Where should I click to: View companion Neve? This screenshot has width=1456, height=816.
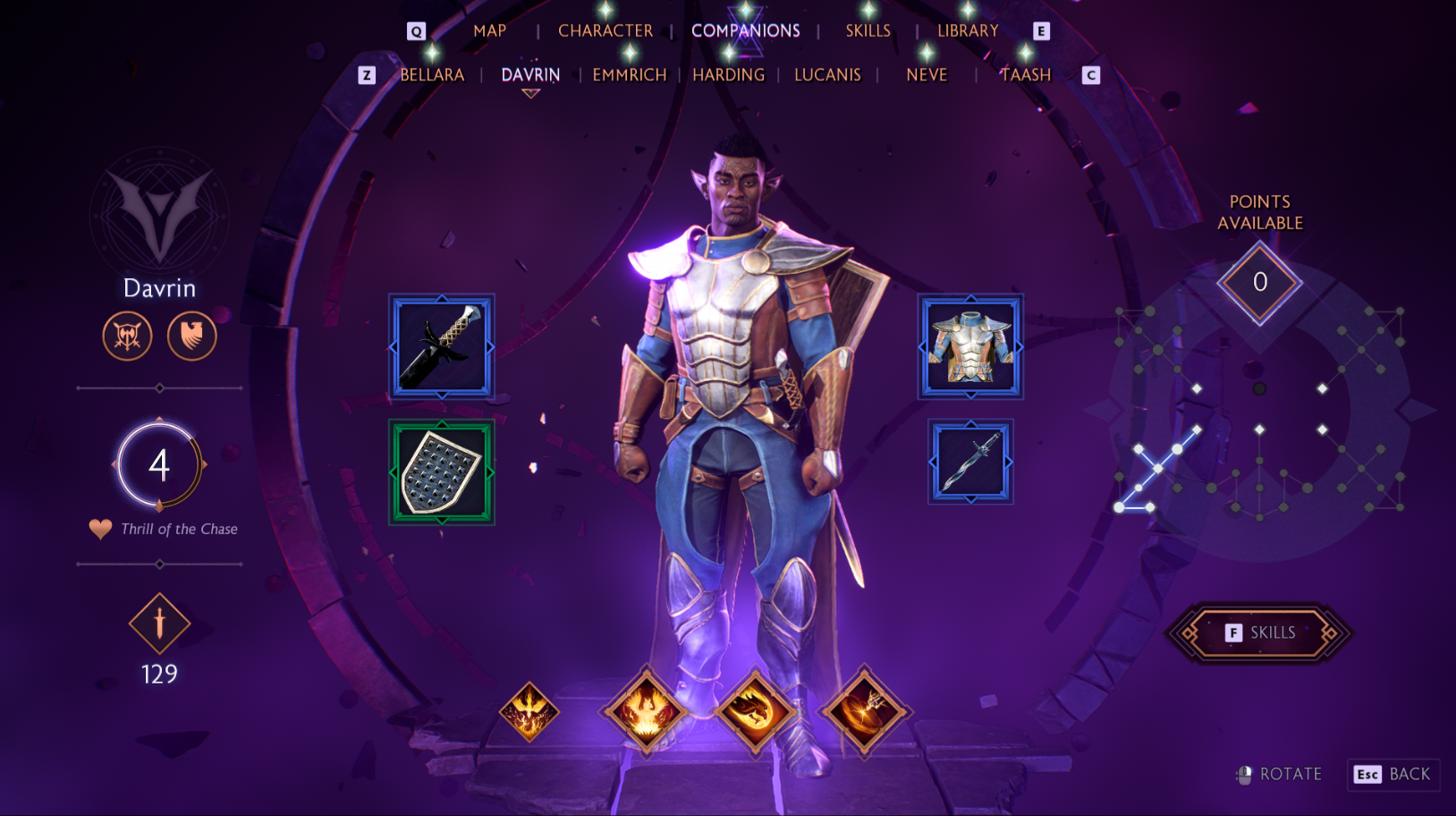click(927, 75)
